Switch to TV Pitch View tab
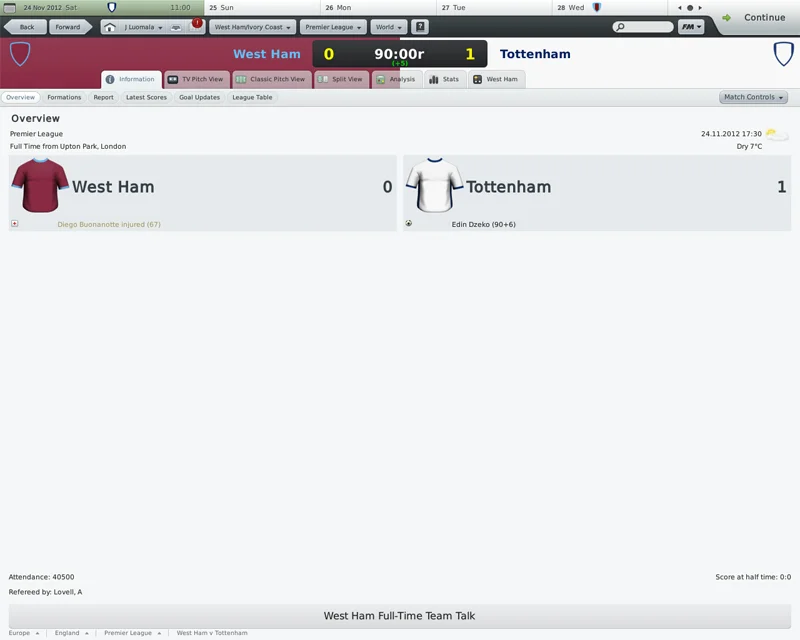 (x=196, y=79)
